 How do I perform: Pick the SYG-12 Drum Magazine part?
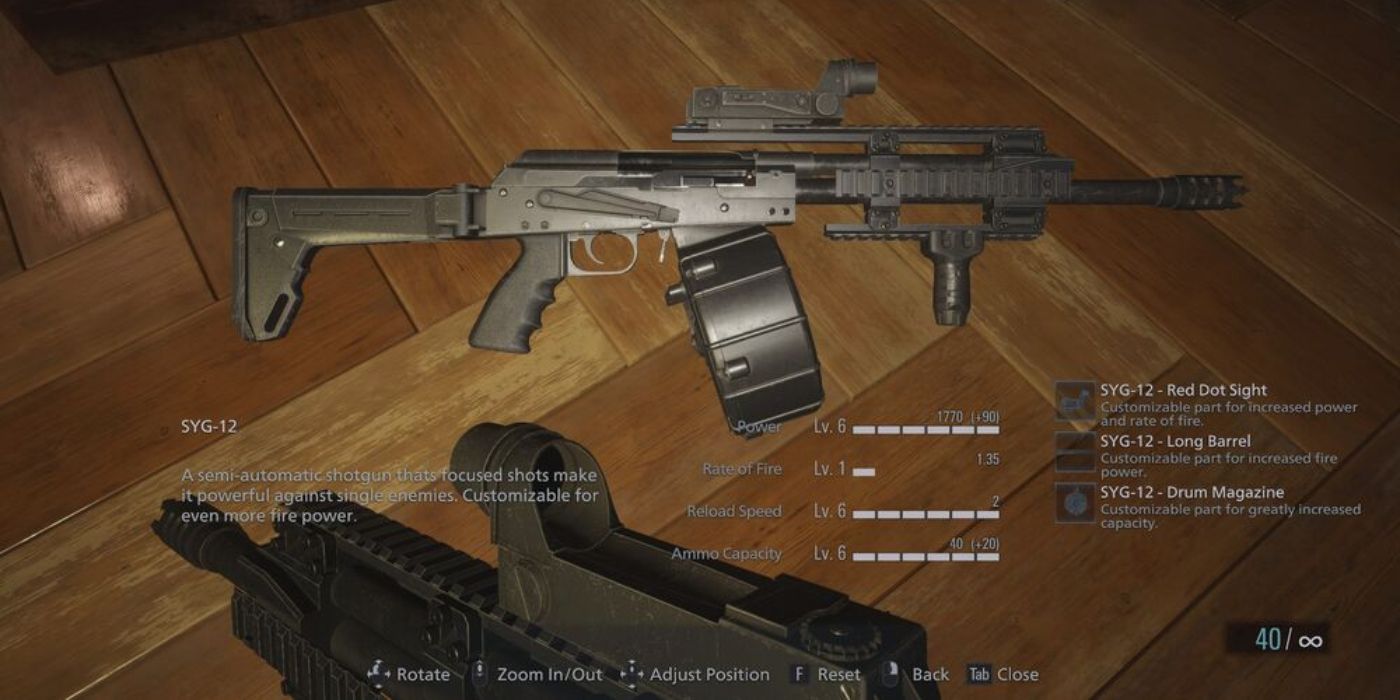click(x=1192, y=493)
